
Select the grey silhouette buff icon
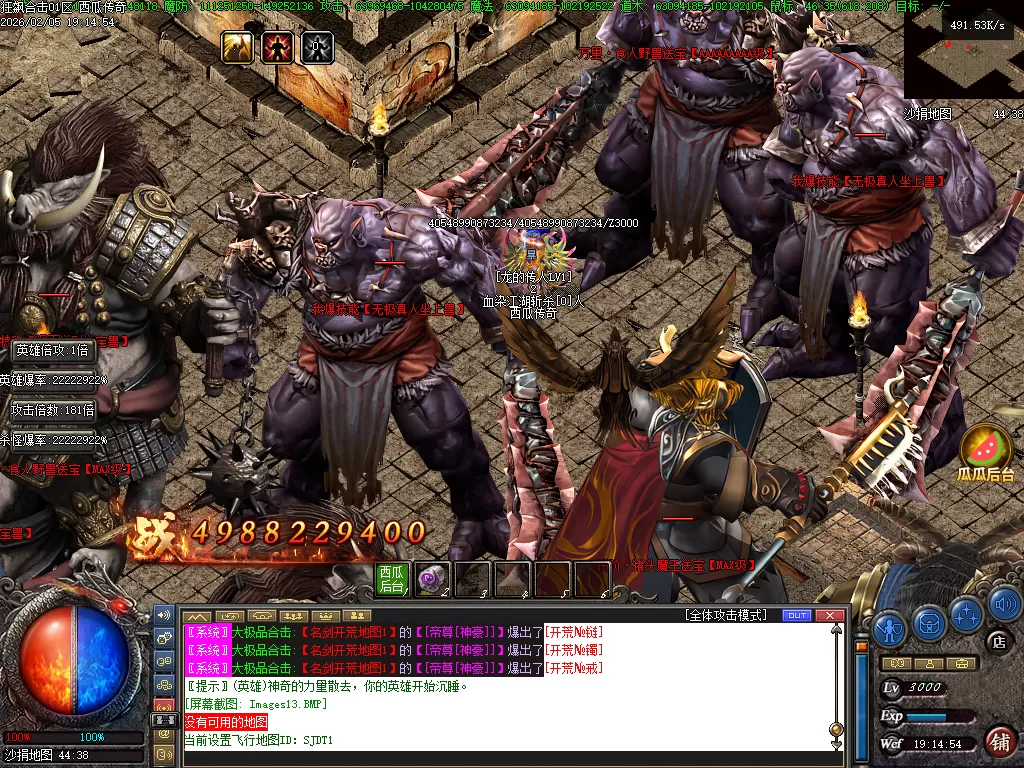tap(316, 47)
